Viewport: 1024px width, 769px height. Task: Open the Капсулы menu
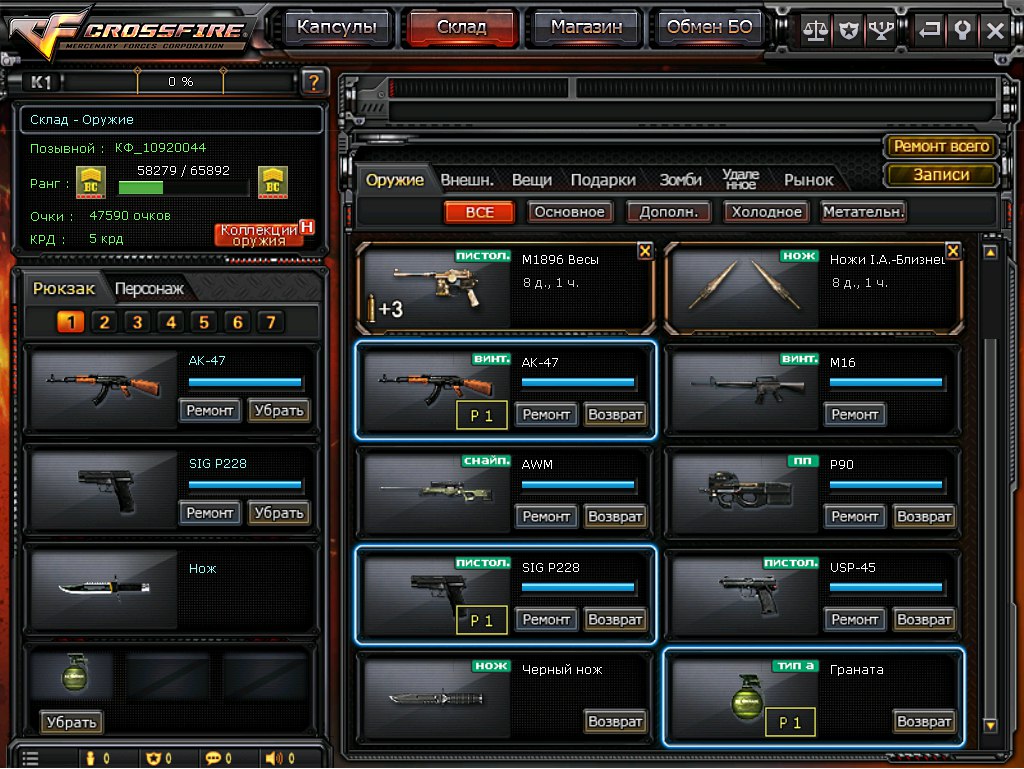pyautogui.click(x=336, y=28)
